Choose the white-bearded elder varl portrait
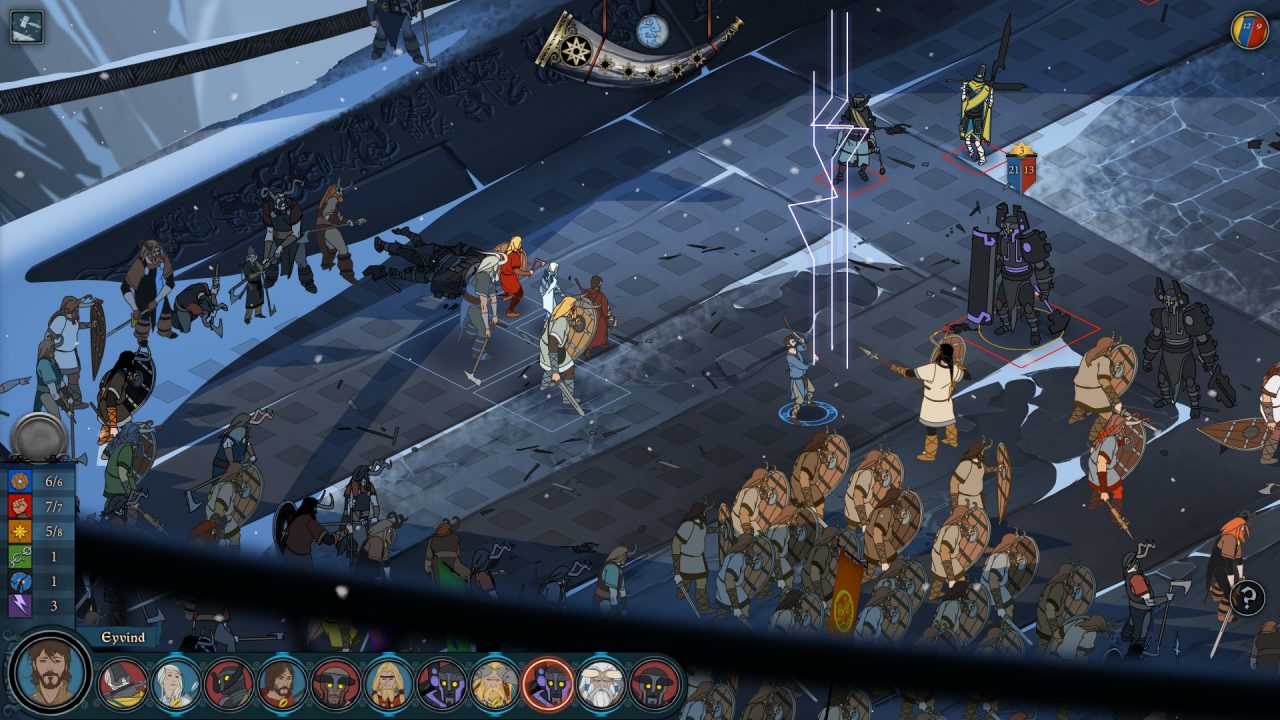1280x720 pixels. (601, 684)
